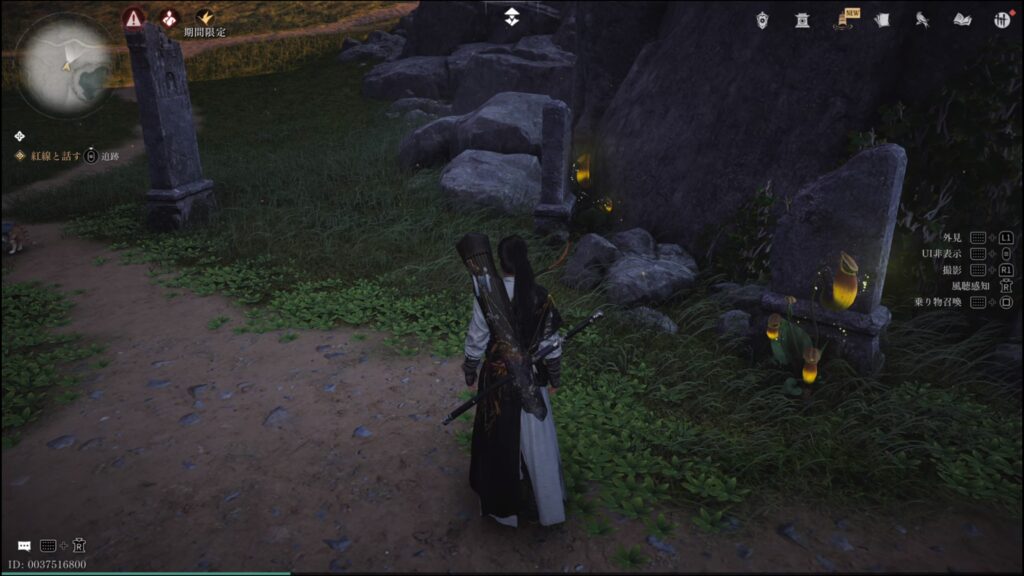Select the 乗り物召喚 mount summon shortcut
The height and width of the screenshot is (576, 1024).
[937, 302]
